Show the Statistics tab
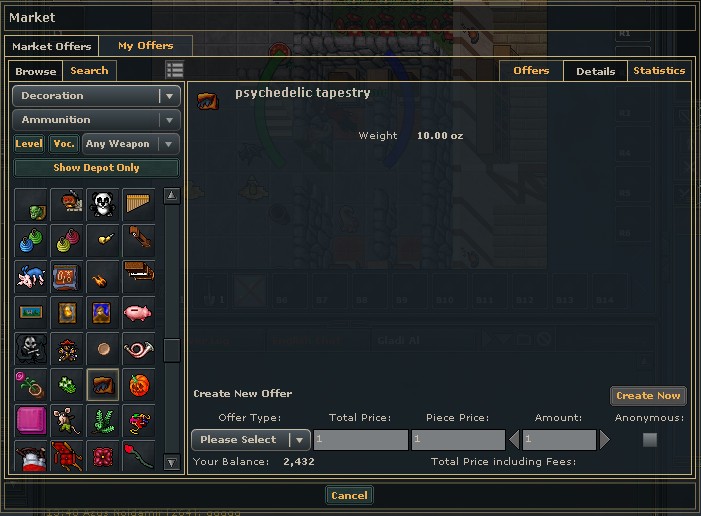The height and width of the screenshot is (516, 701). tap(659, 71)
